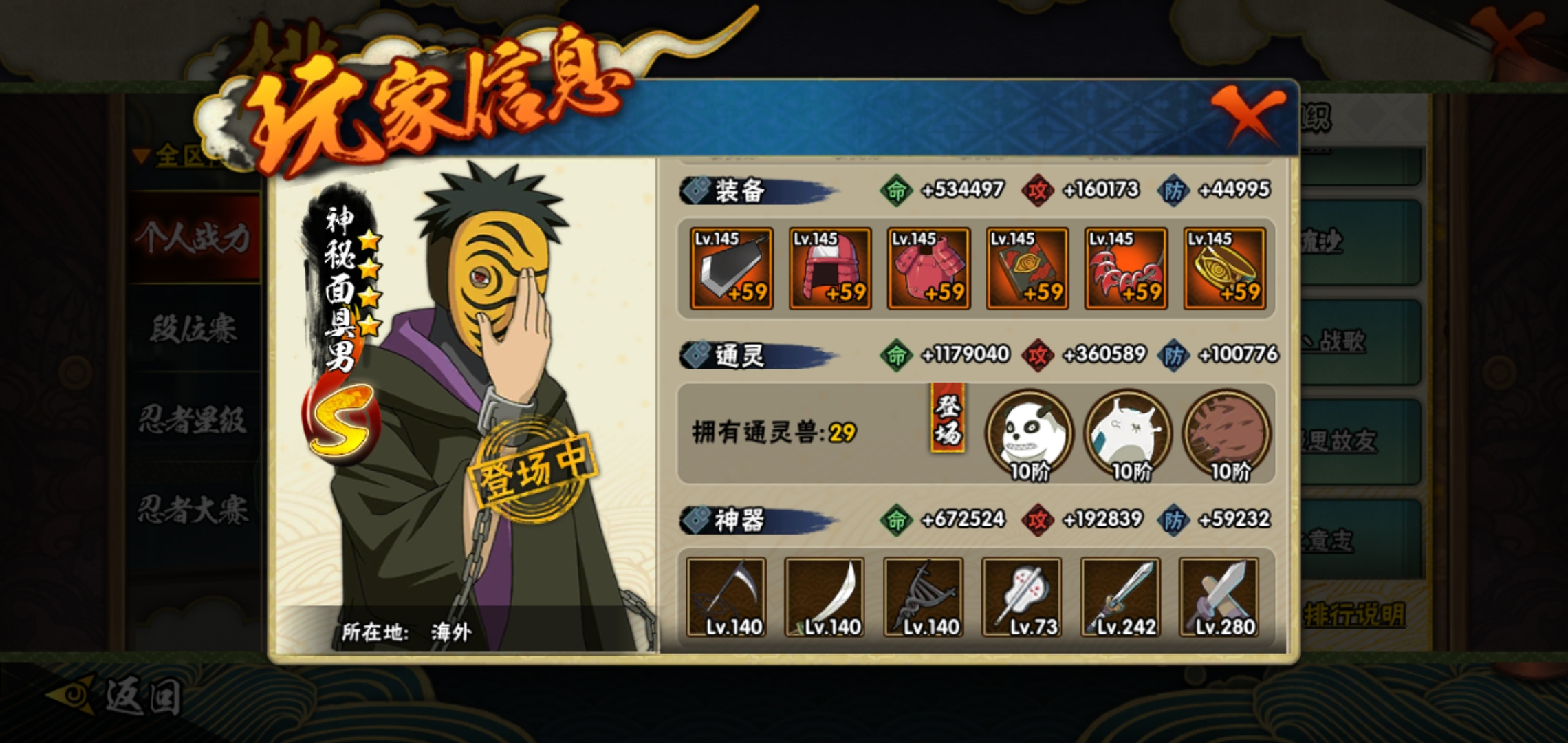Close the player info panel
The image size is (1568, 743).
[x=1246, y=117]
